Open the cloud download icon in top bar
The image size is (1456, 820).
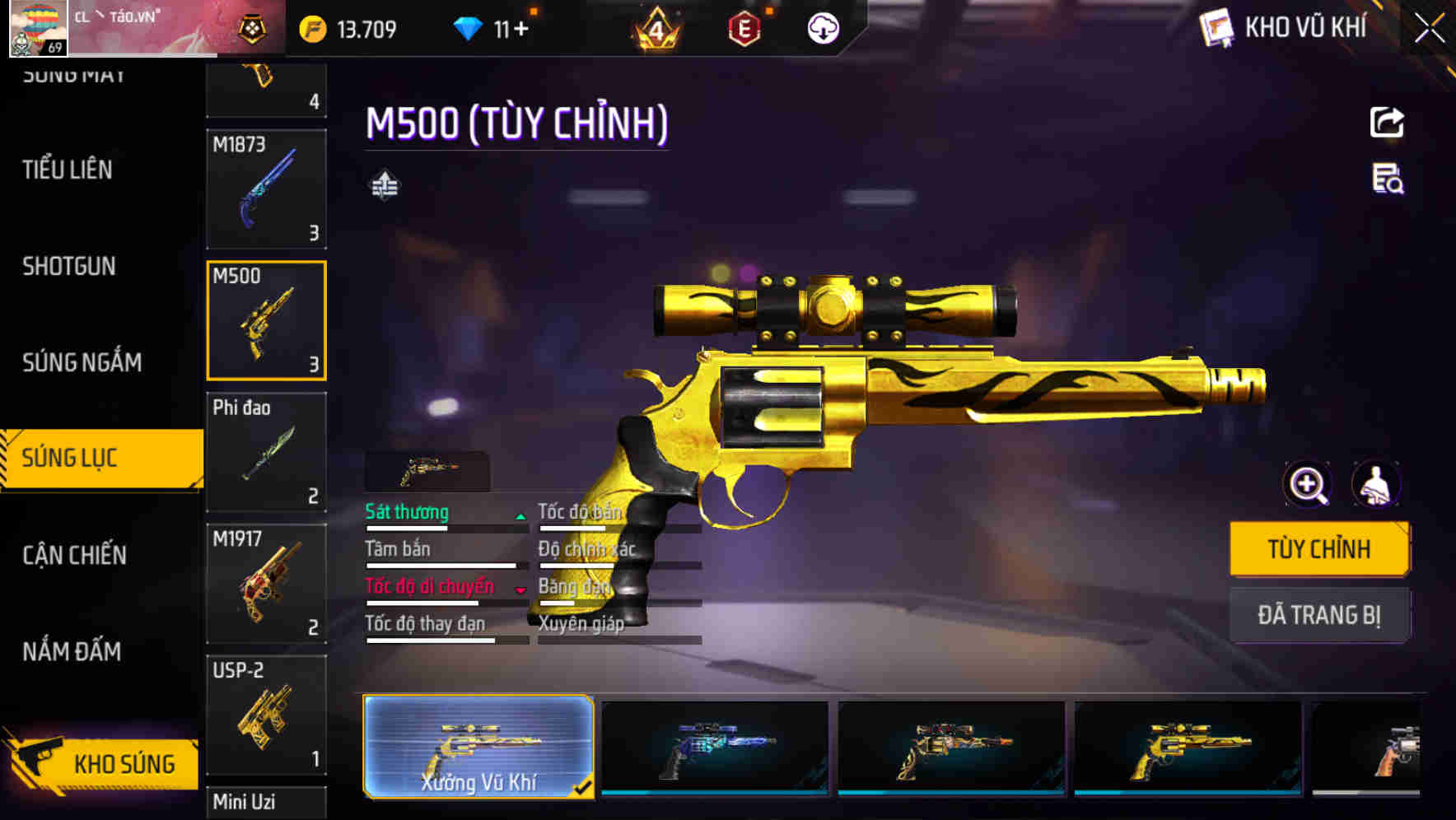pyautogui.click(x=822, y=28)
